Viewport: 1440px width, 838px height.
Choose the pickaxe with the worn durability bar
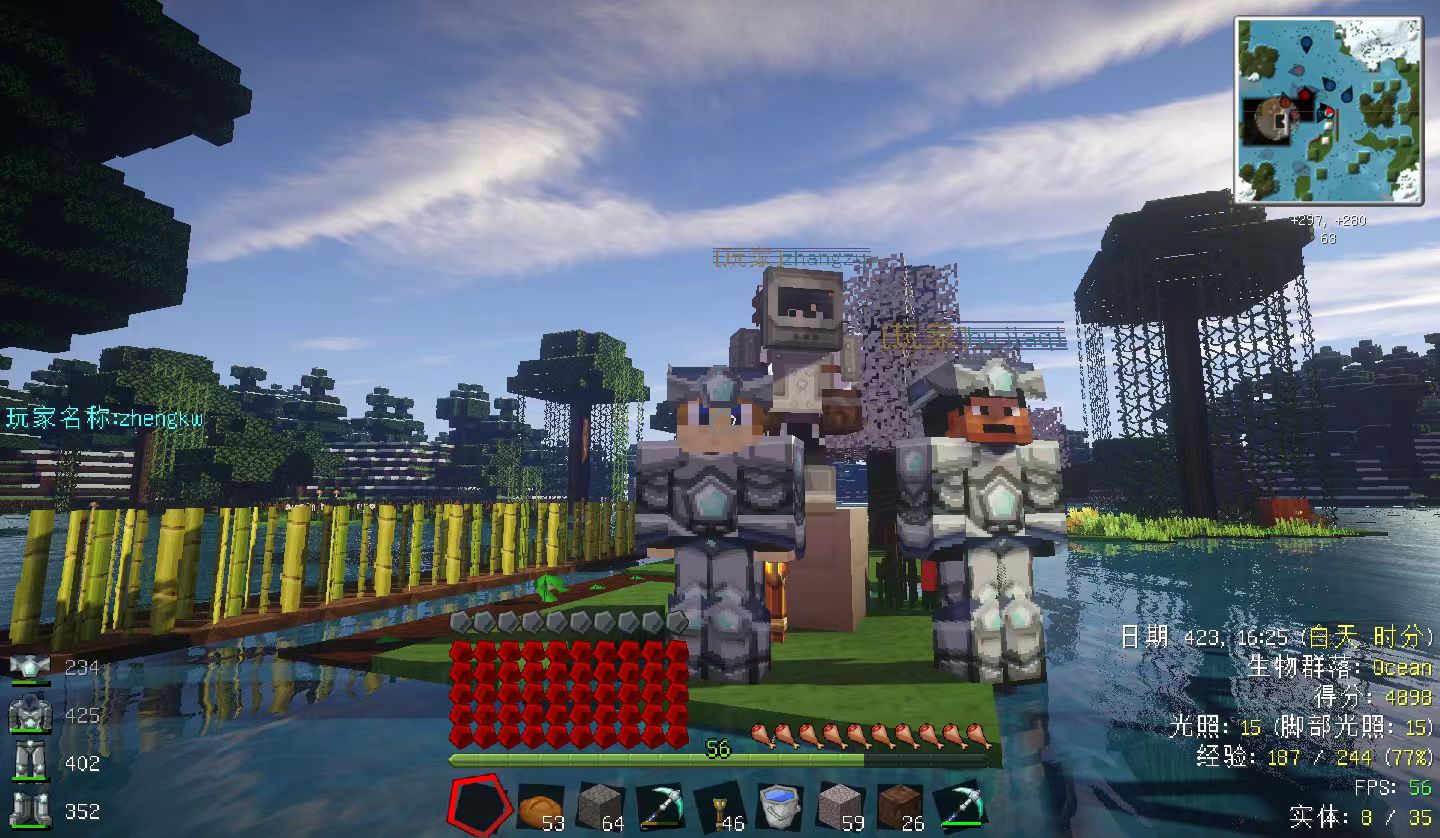(x=659, y=805)
